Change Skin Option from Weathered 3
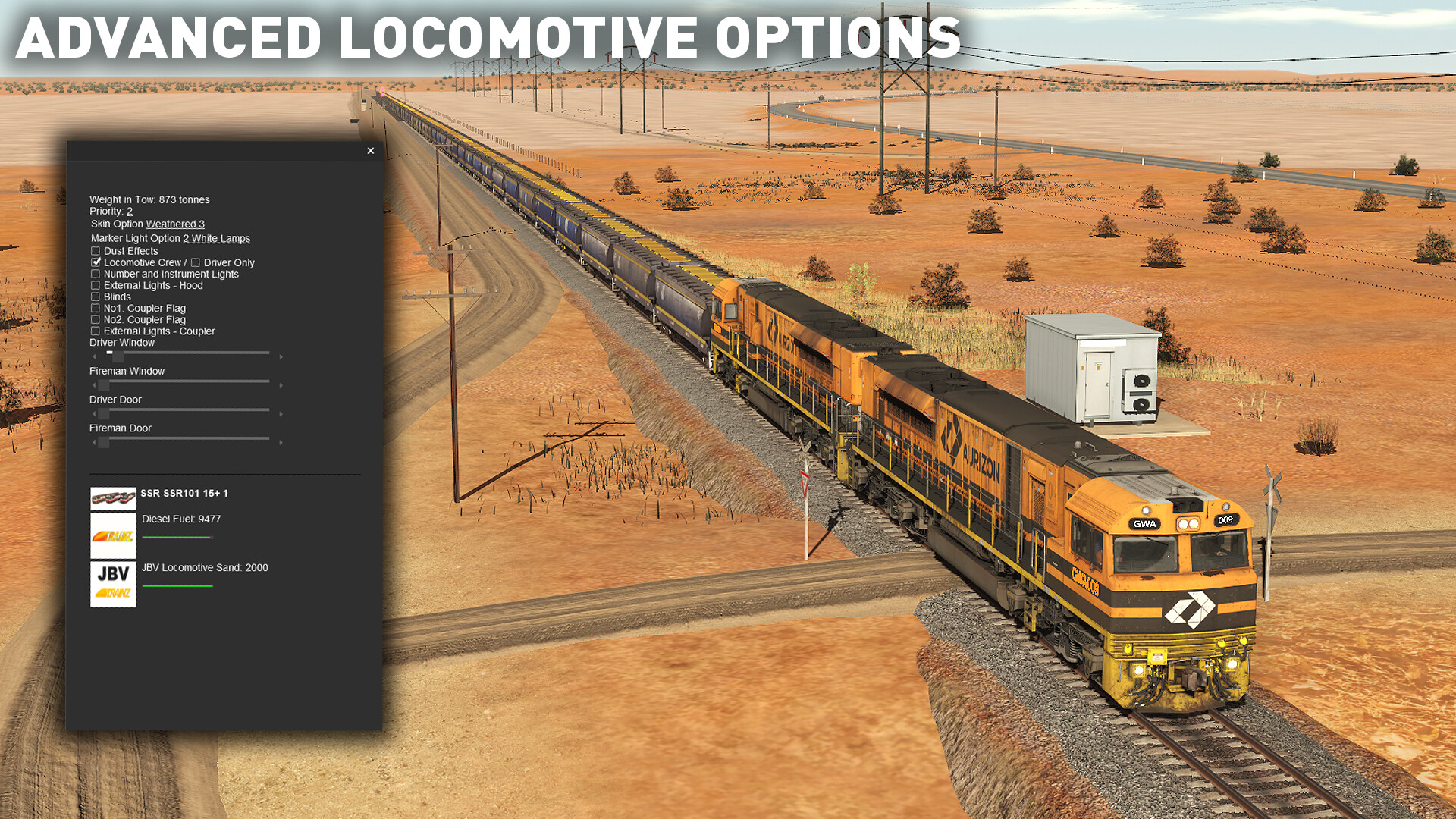 click(x=174, y=224)
